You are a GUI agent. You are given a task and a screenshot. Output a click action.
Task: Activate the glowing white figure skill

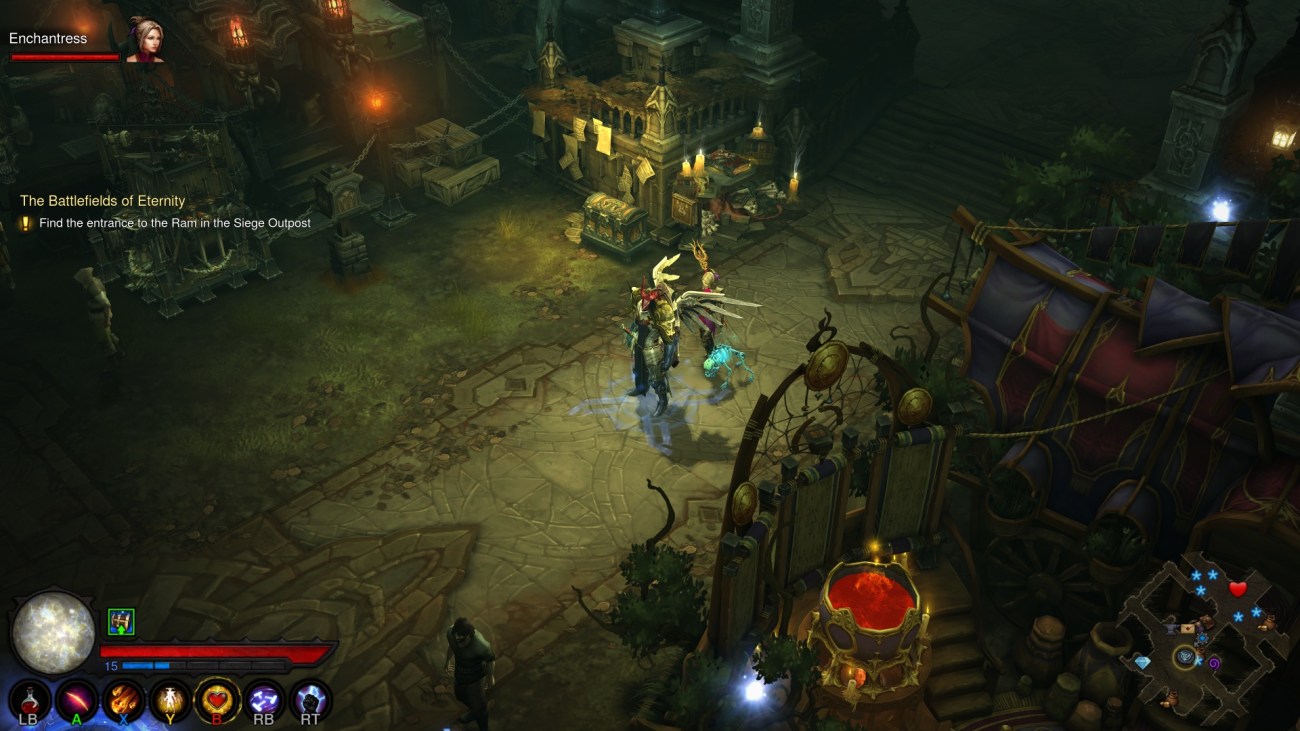(x=170, y=699)
